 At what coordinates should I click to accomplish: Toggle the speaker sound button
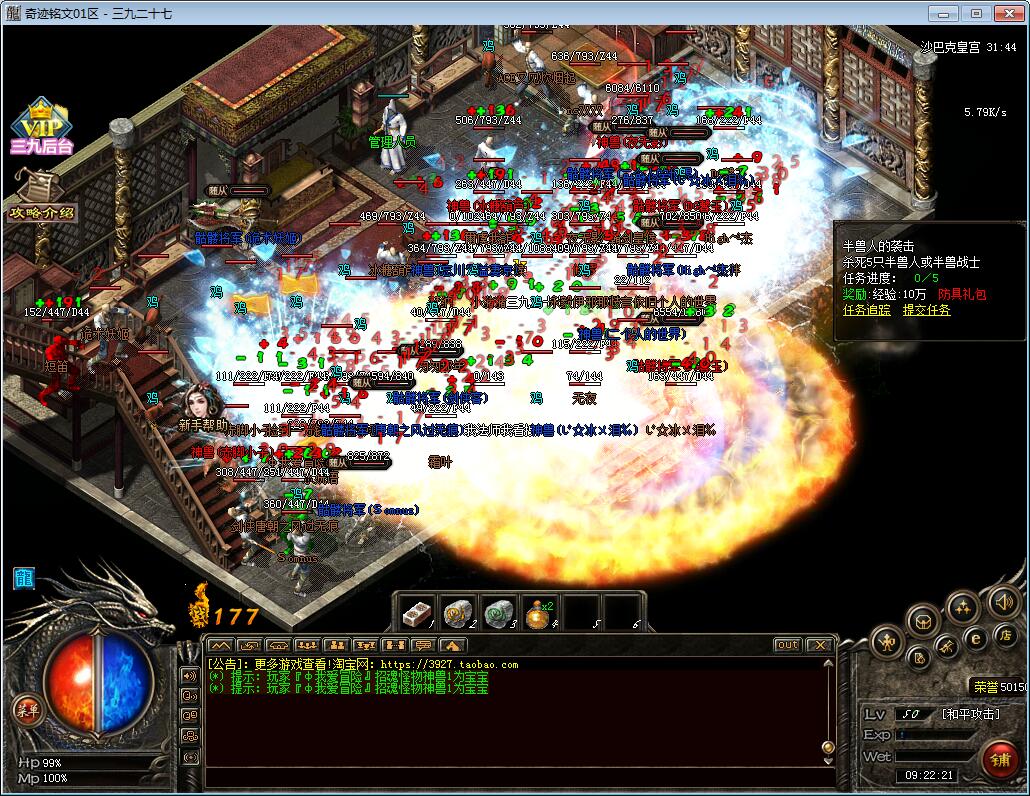pos(1003,602)
